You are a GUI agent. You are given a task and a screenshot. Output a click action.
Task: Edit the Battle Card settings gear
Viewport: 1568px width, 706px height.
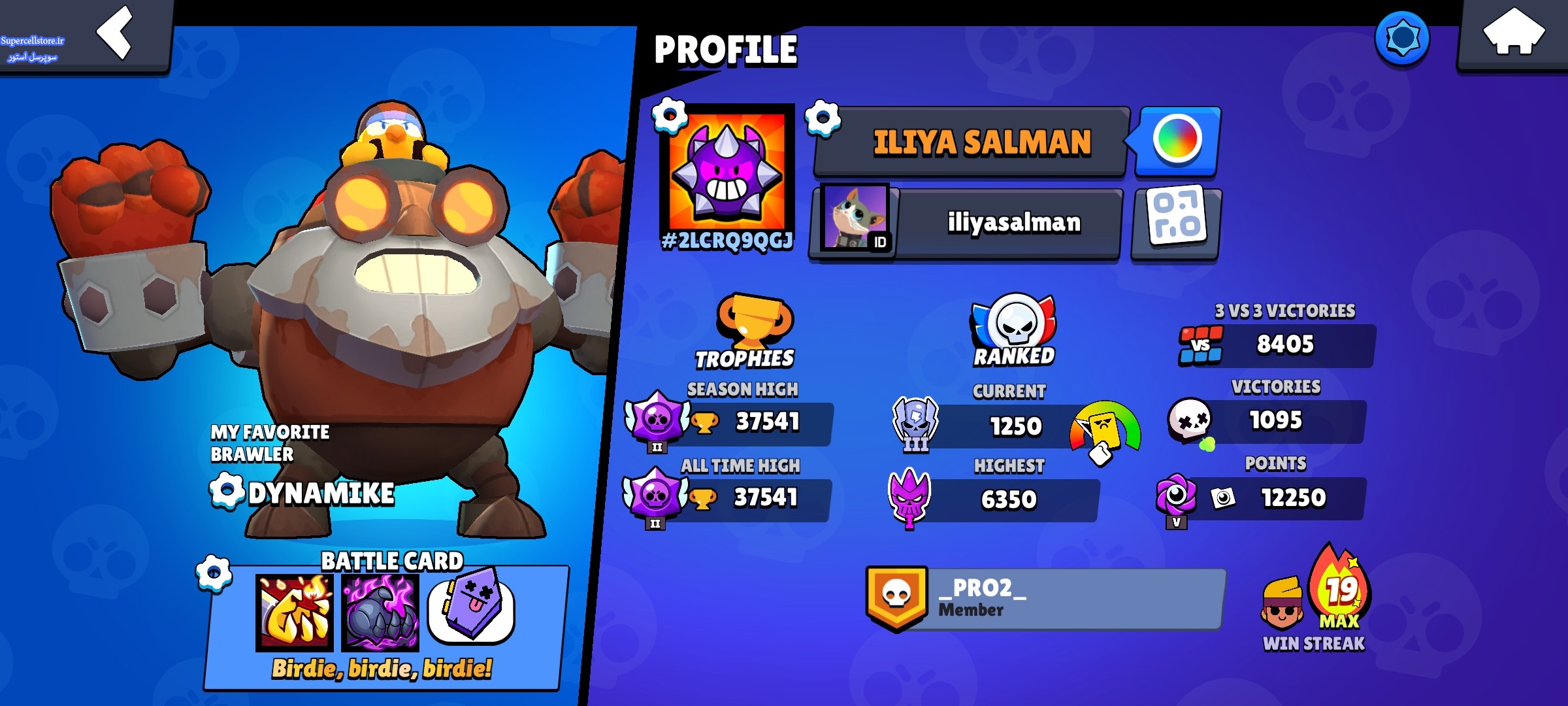[x=214, y=573]
